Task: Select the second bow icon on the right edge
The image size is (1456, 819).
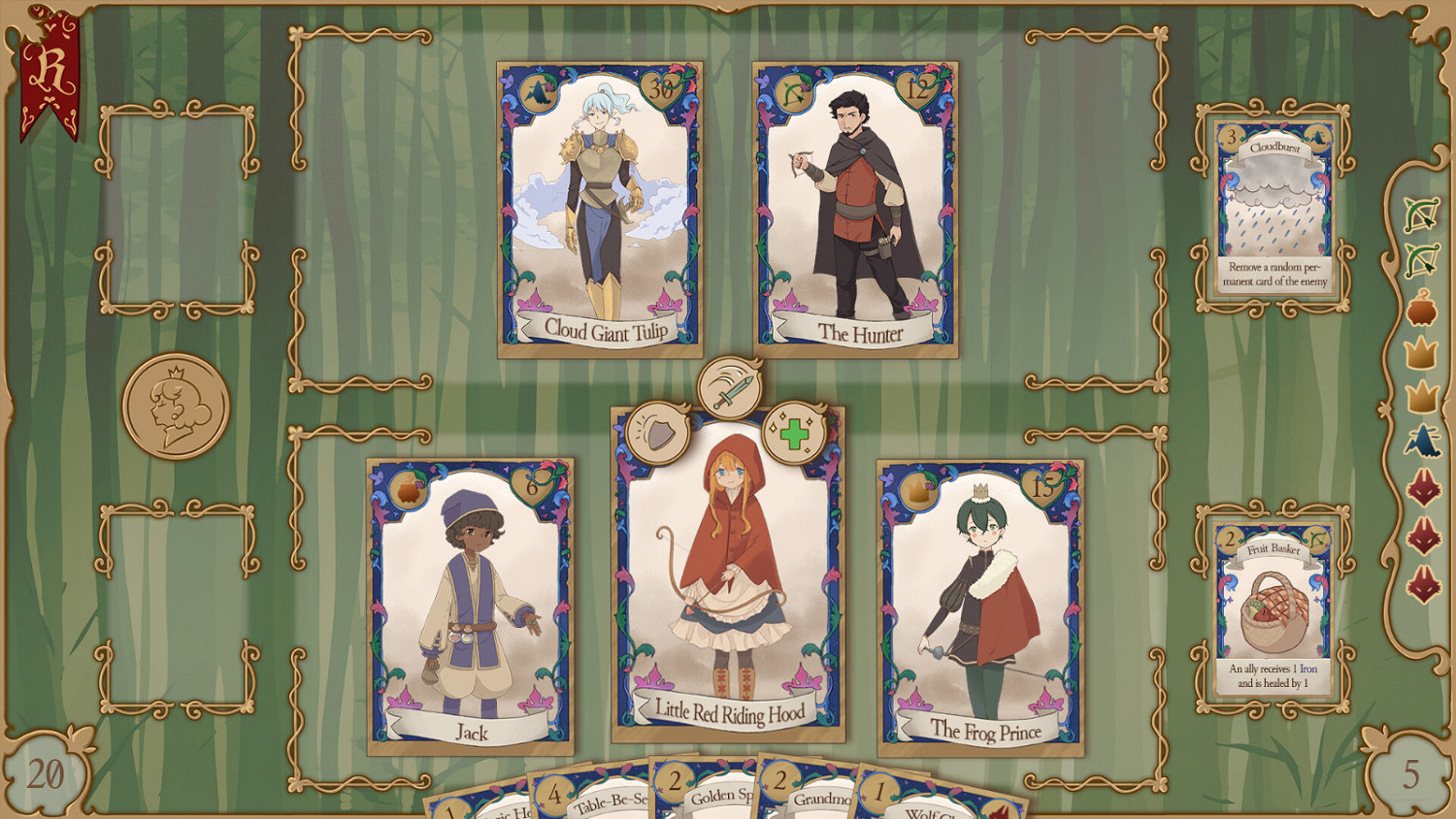Action: pos(1422,260)
